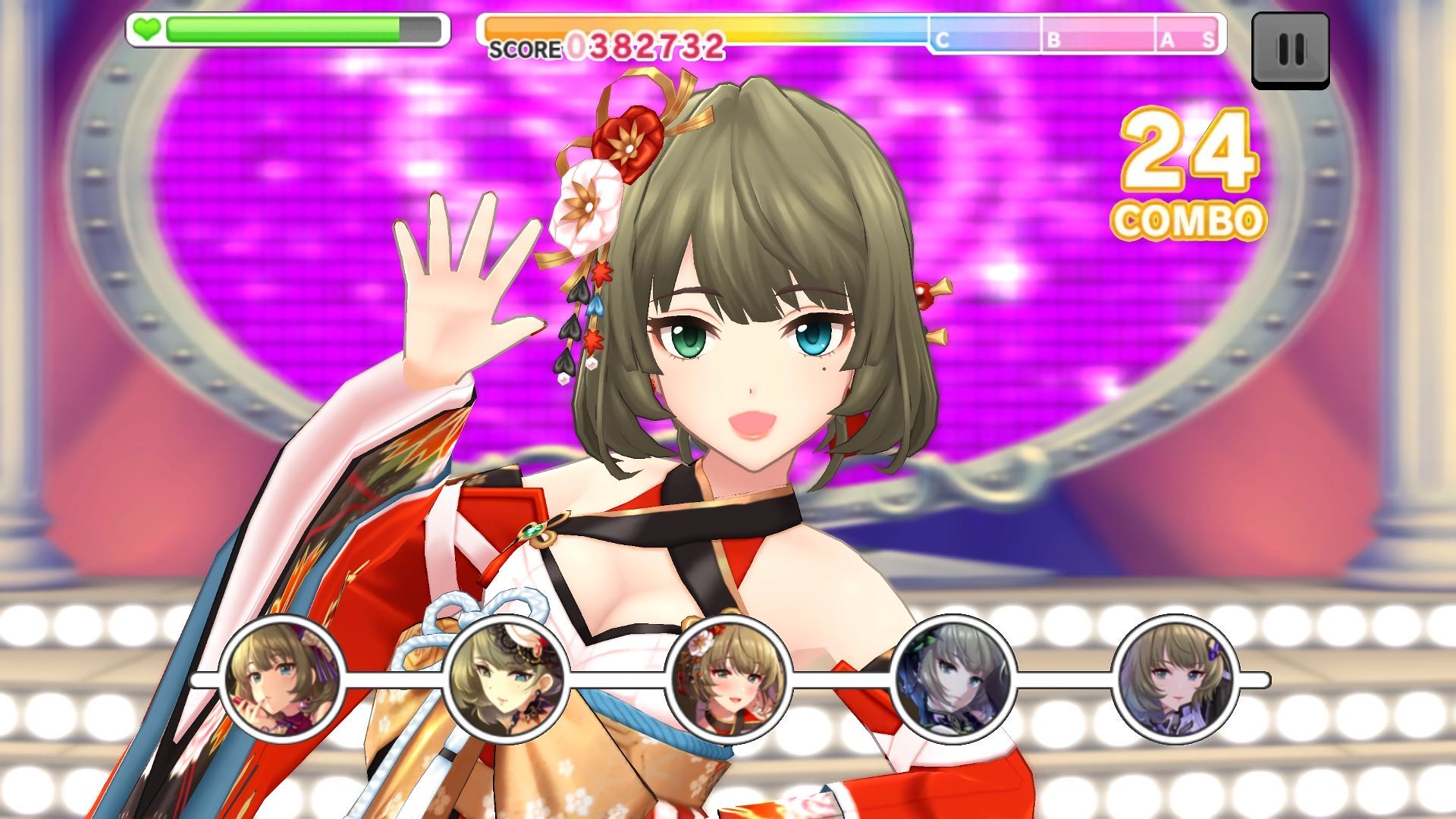The width and height of the screenshot is (1456, 819).
Task: Tap the portrait holding lipstick
Action: [283, 679]
